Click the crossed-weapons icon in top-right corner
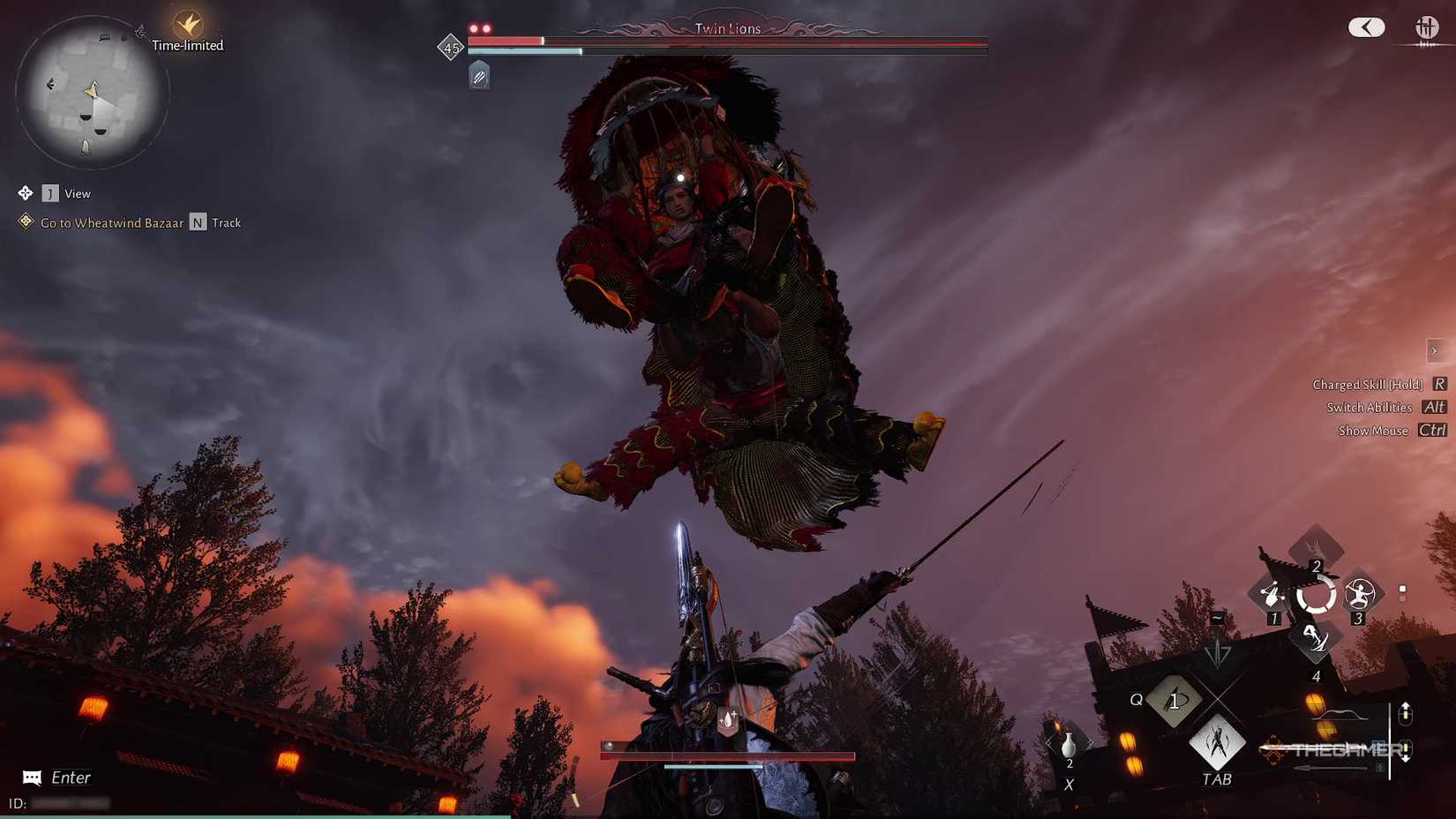The width and height of the screenshot is (1456, 819). (1427, 27)
